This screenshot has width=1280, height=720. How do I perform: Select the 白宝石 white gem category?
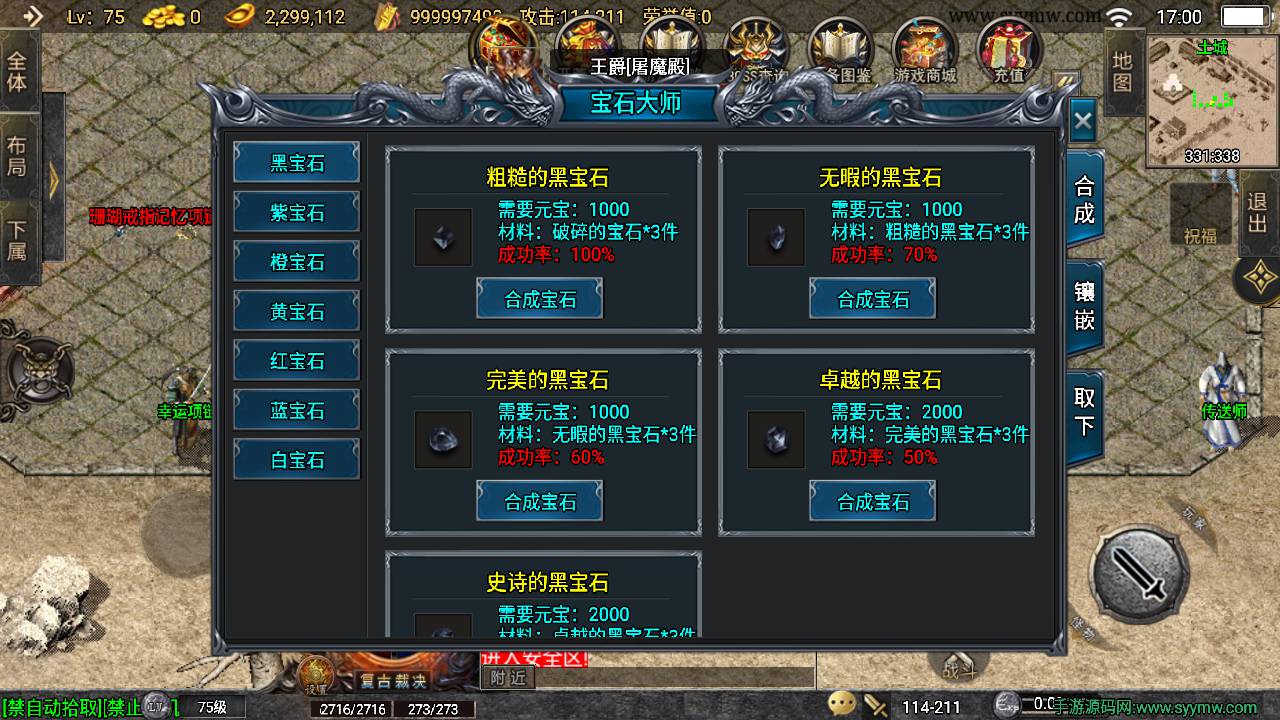coord(296,459)
